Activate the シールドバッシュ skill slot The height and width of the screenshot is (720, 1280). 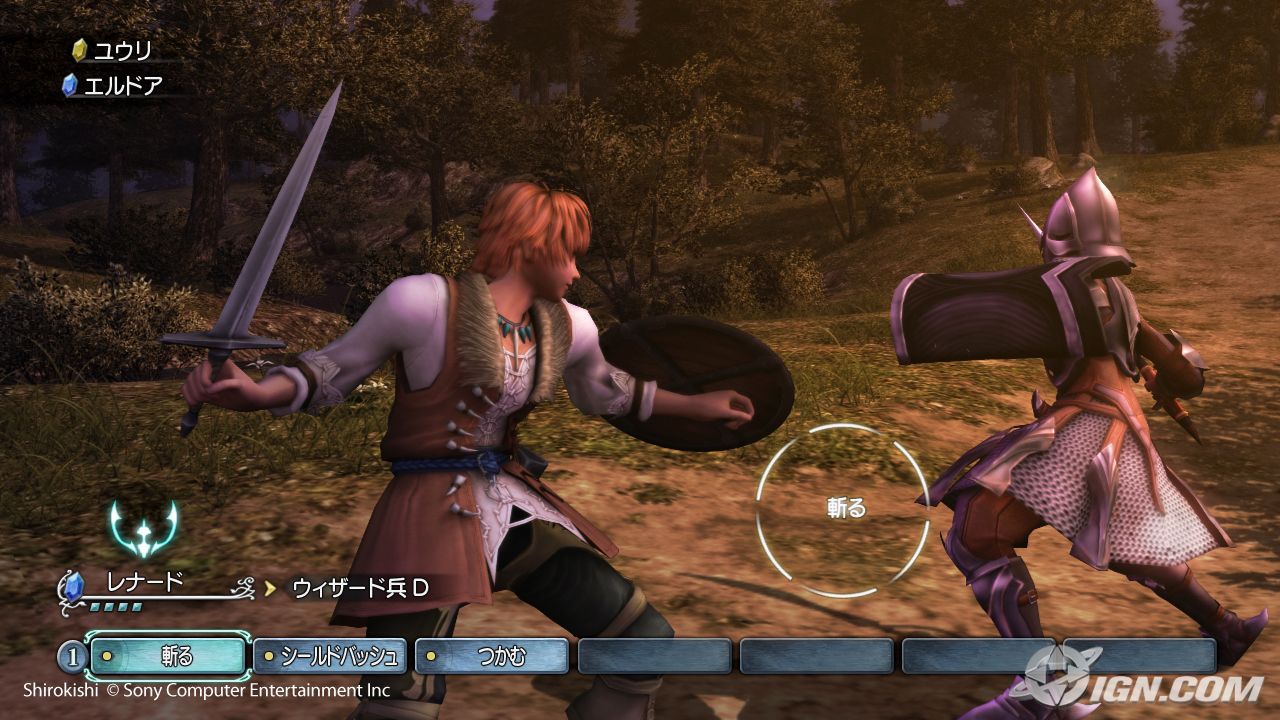[331, 657]
